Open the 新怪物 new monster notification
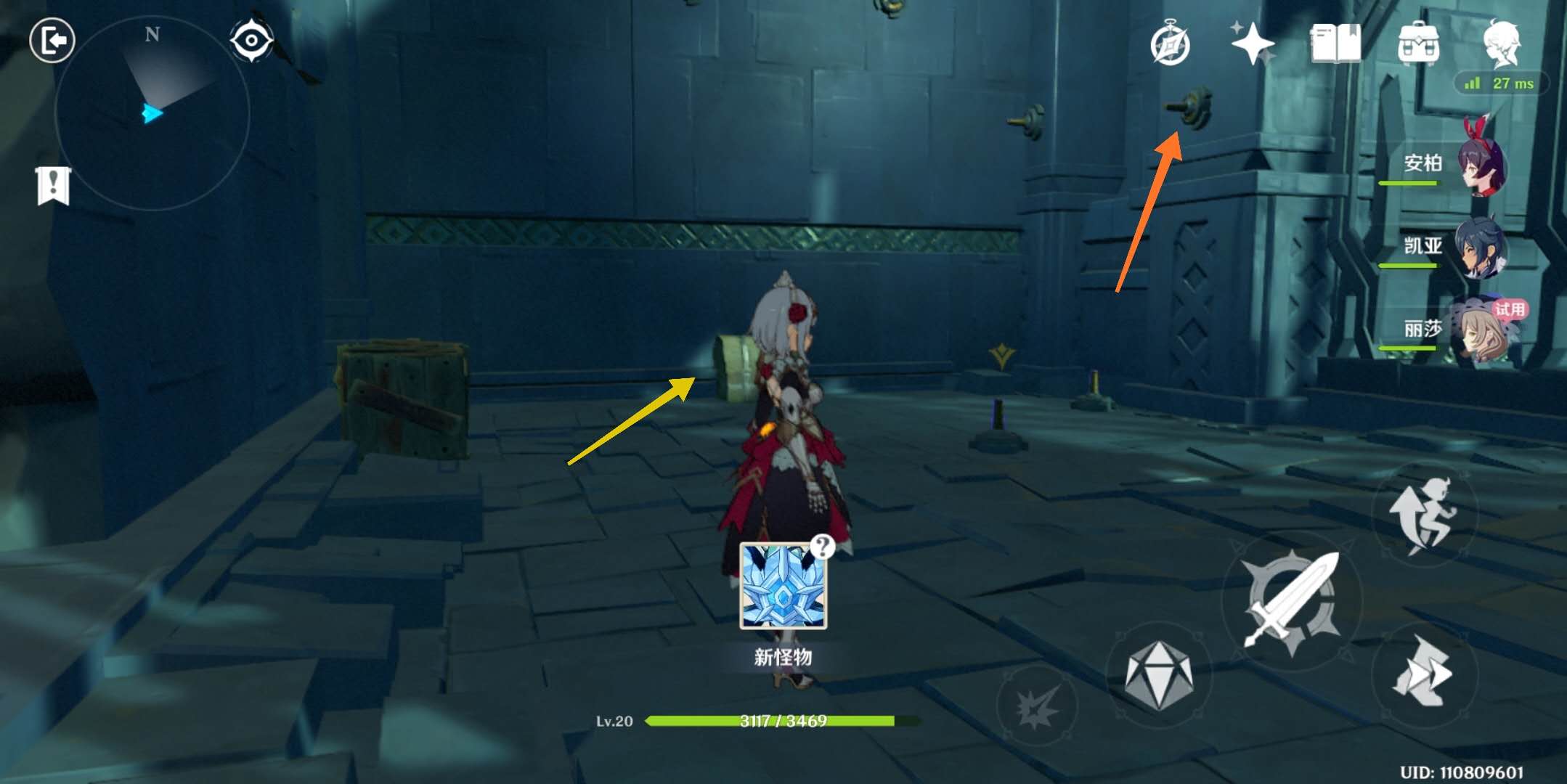Viewport: 1567px width, 784px height. (783, 587)
